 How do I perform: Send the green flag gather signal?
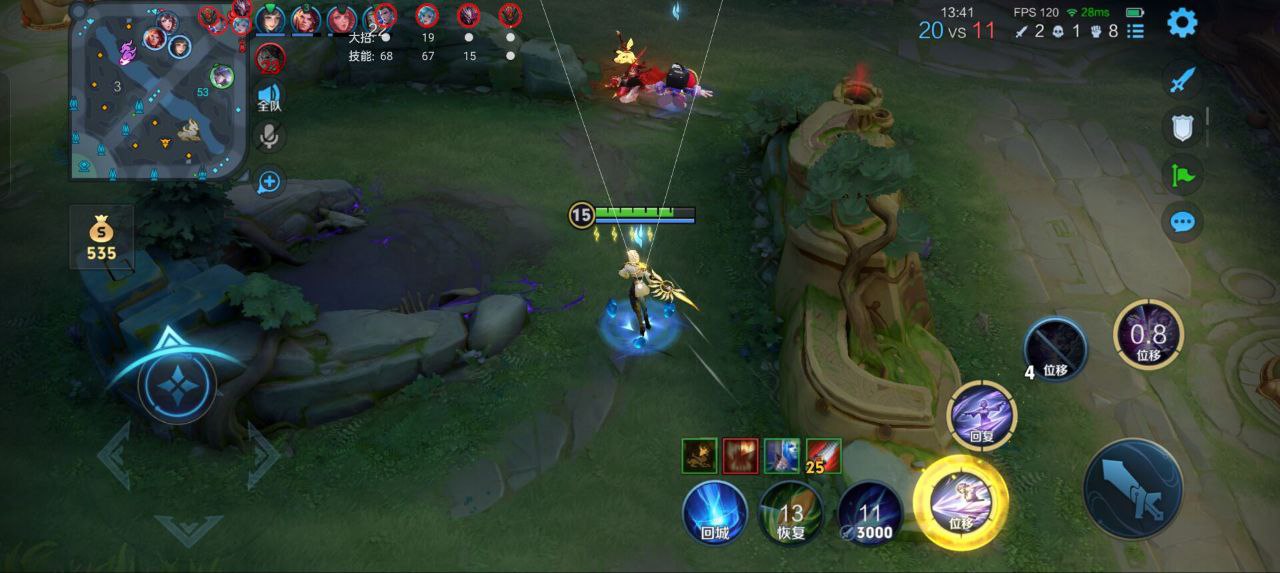point(1182,175)
